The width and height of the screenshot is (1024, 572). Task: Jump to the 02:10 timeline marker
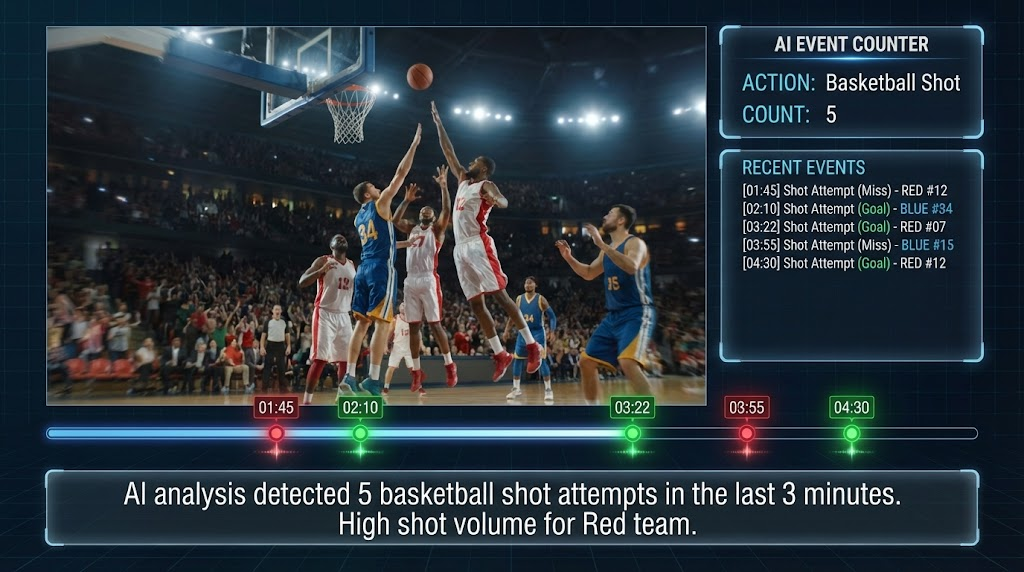[x=360, y=433]
